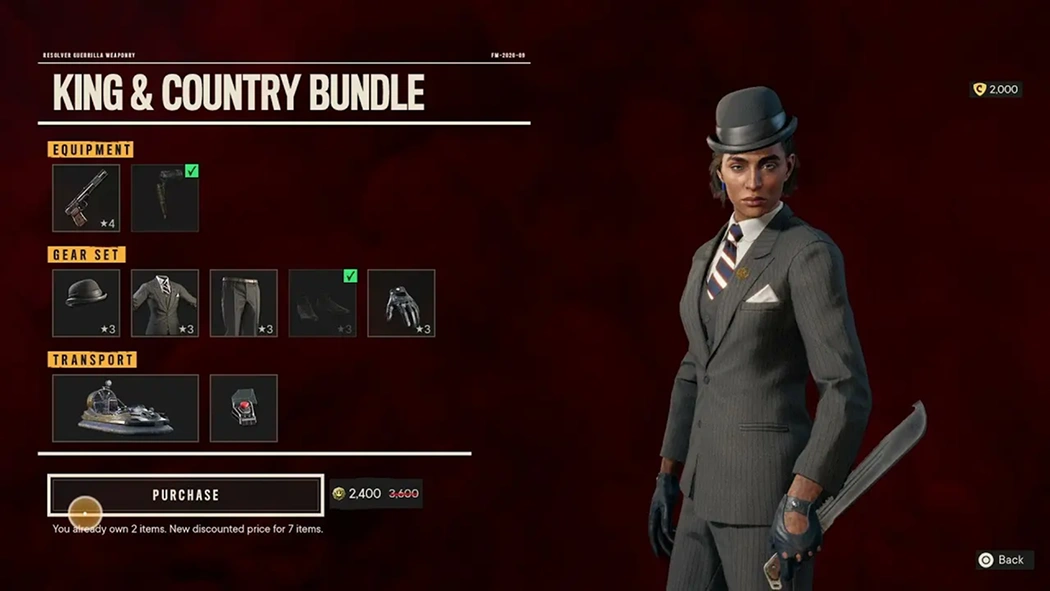This screenshot has width=1050, height=591.
Task: Choose the black gloves gear piece
Action: (401, 303)
